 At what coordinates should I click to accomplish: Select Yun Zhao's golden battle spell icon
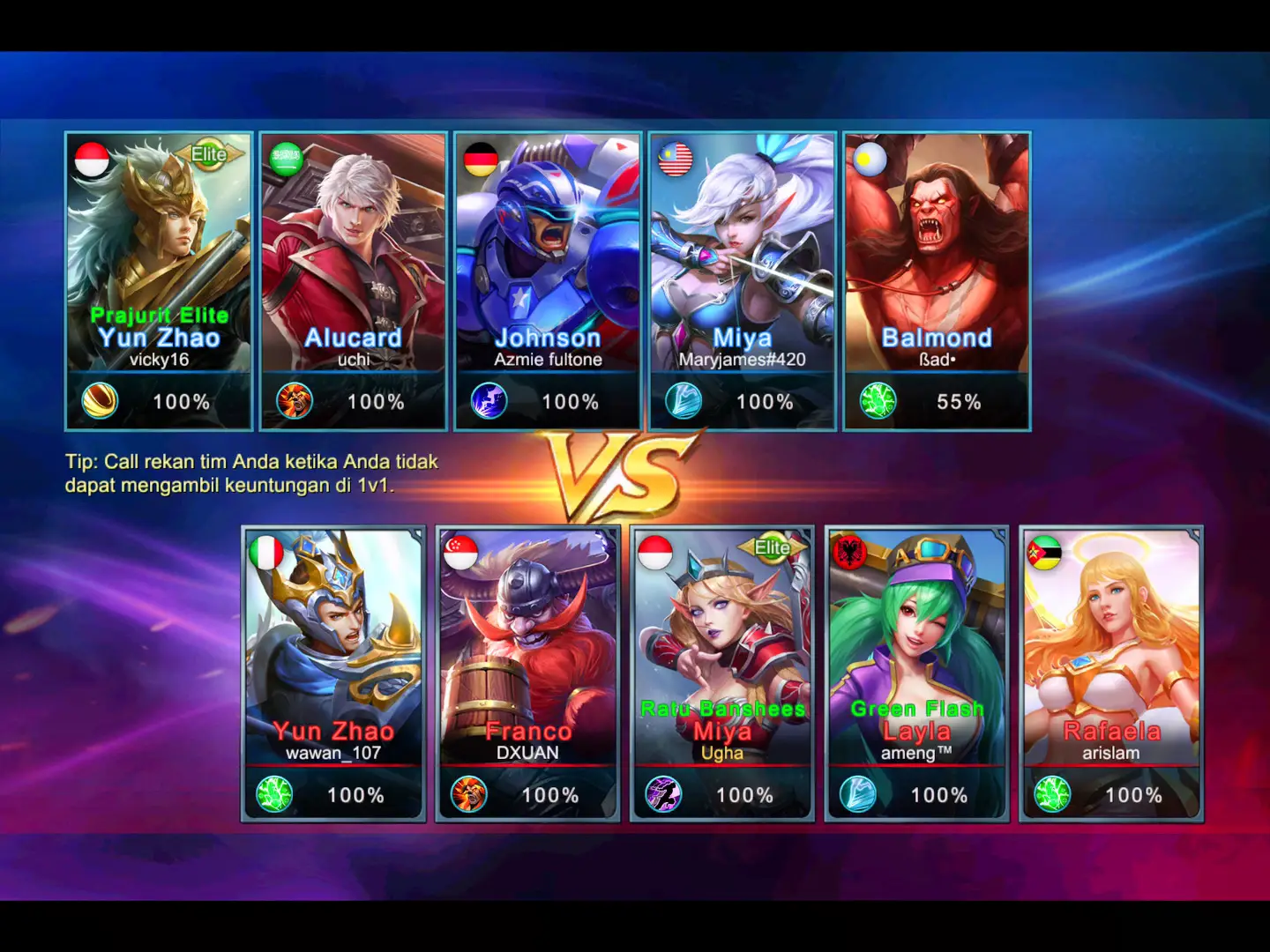coord(99,401)
